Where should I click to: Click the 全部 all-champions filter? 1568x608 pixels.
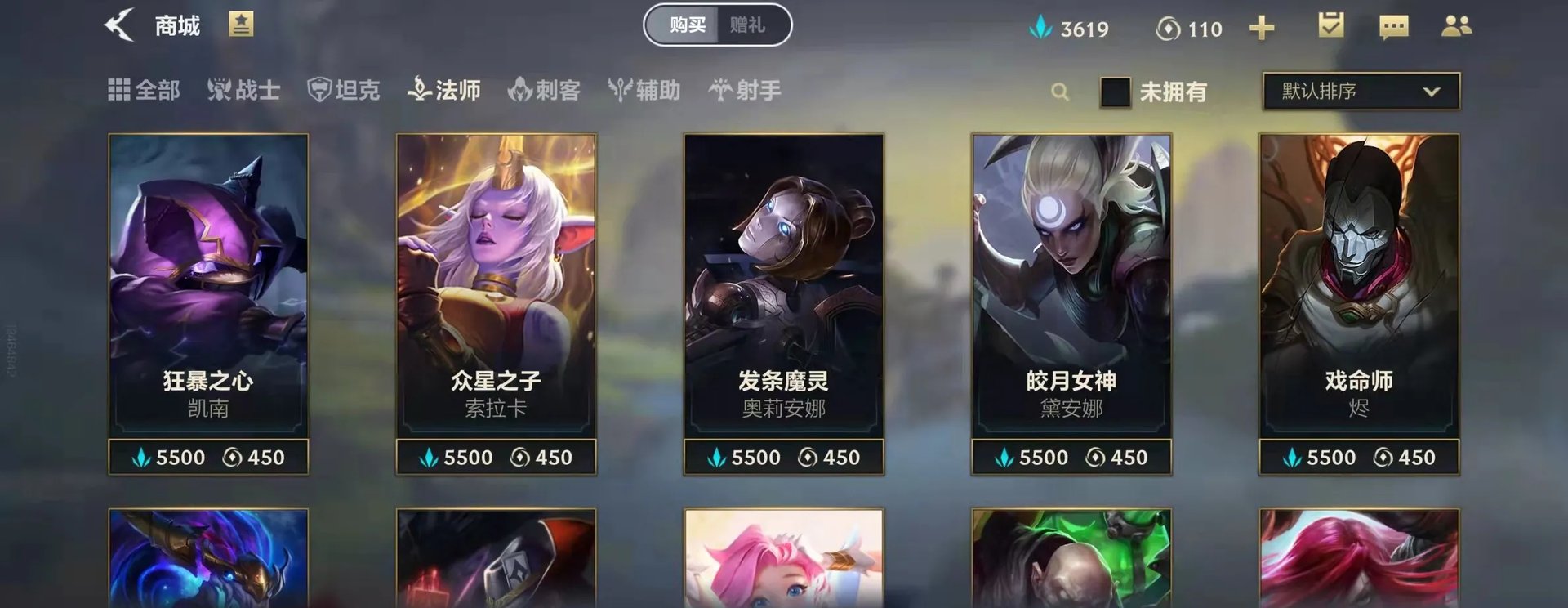[145, 92]
